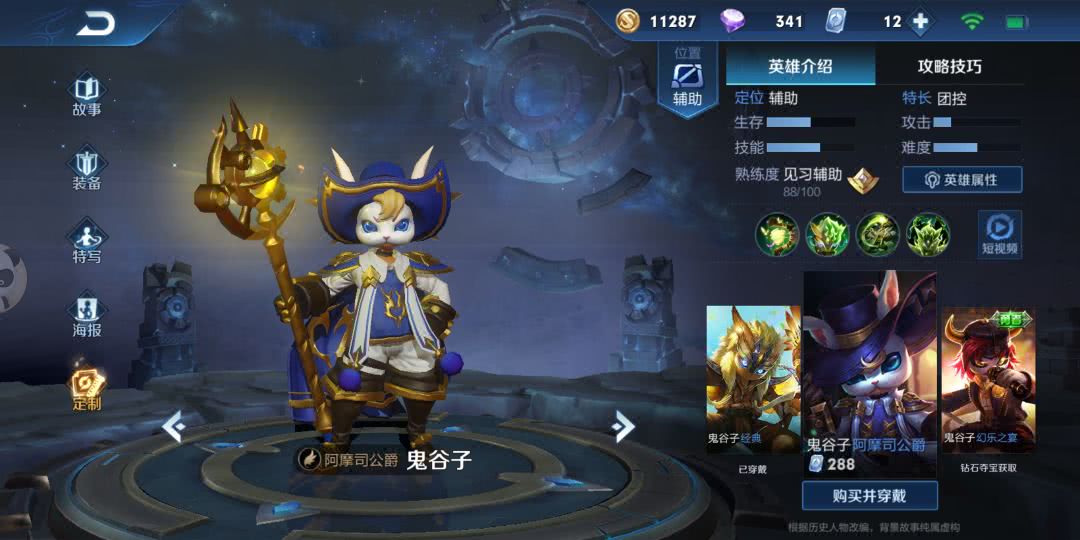Select the 英雄介绍 tab
Screen dimensions: 1080x540
800,67
